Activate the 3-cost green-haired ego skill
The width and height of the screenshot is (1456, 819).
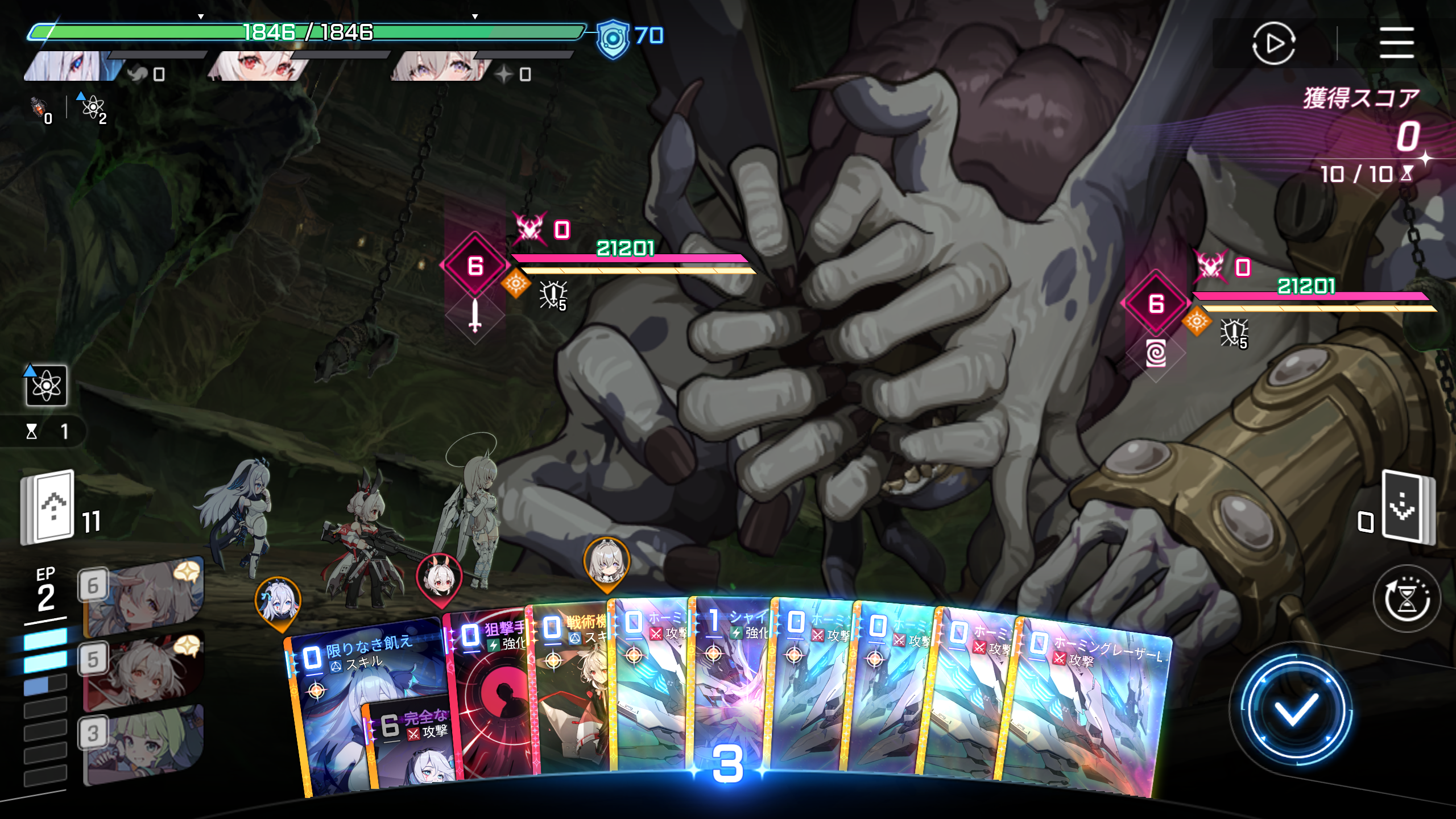142,745
